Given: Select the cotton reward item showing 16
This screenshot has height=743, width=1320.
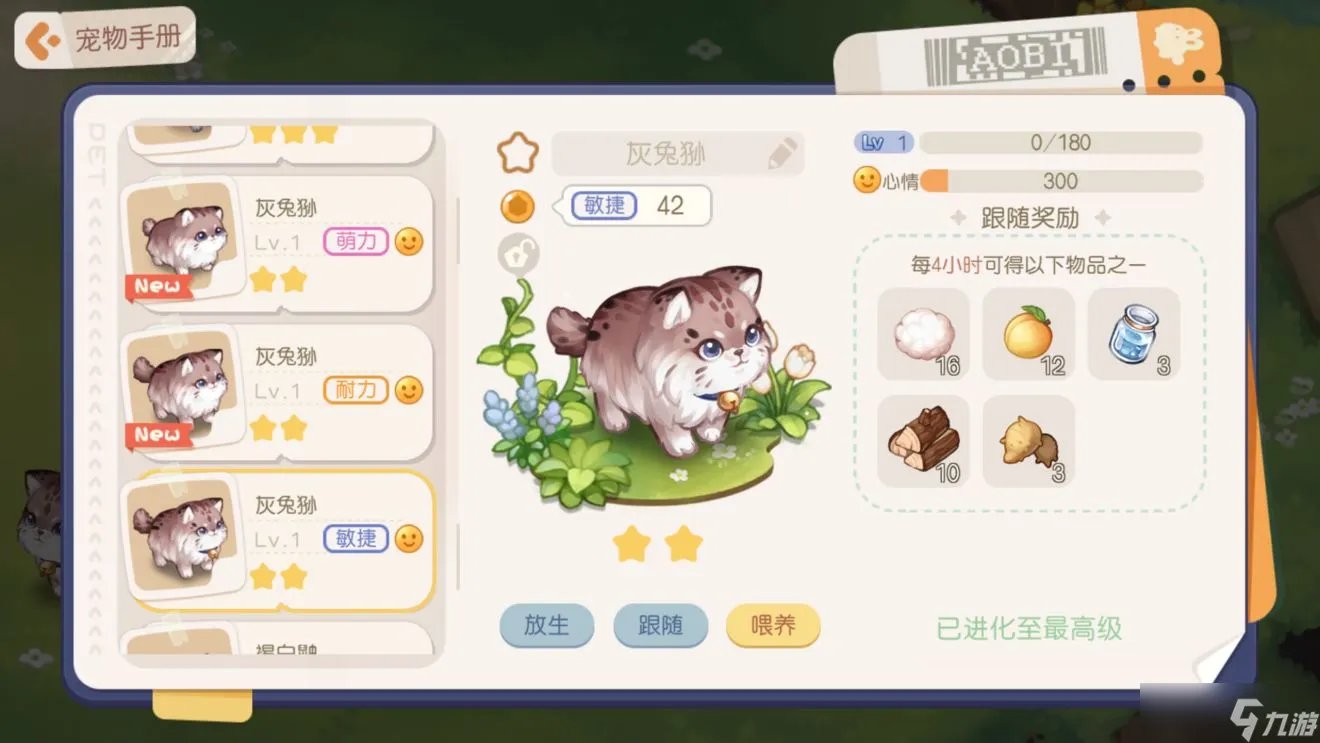Looking at the screenshot, I should tap(922, 334).
